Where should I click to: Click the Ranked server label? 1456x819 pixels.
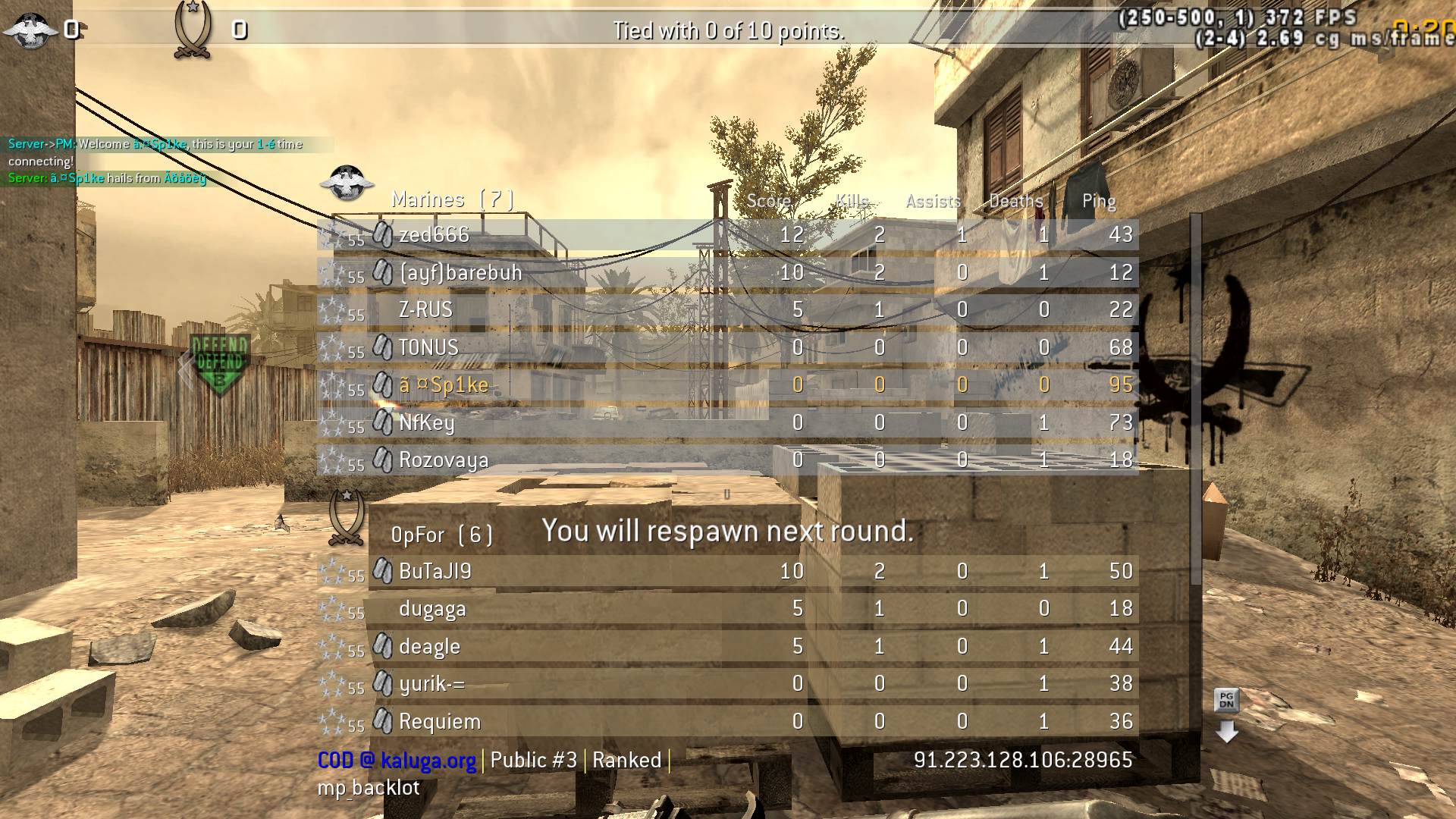[x=628, y=760]
